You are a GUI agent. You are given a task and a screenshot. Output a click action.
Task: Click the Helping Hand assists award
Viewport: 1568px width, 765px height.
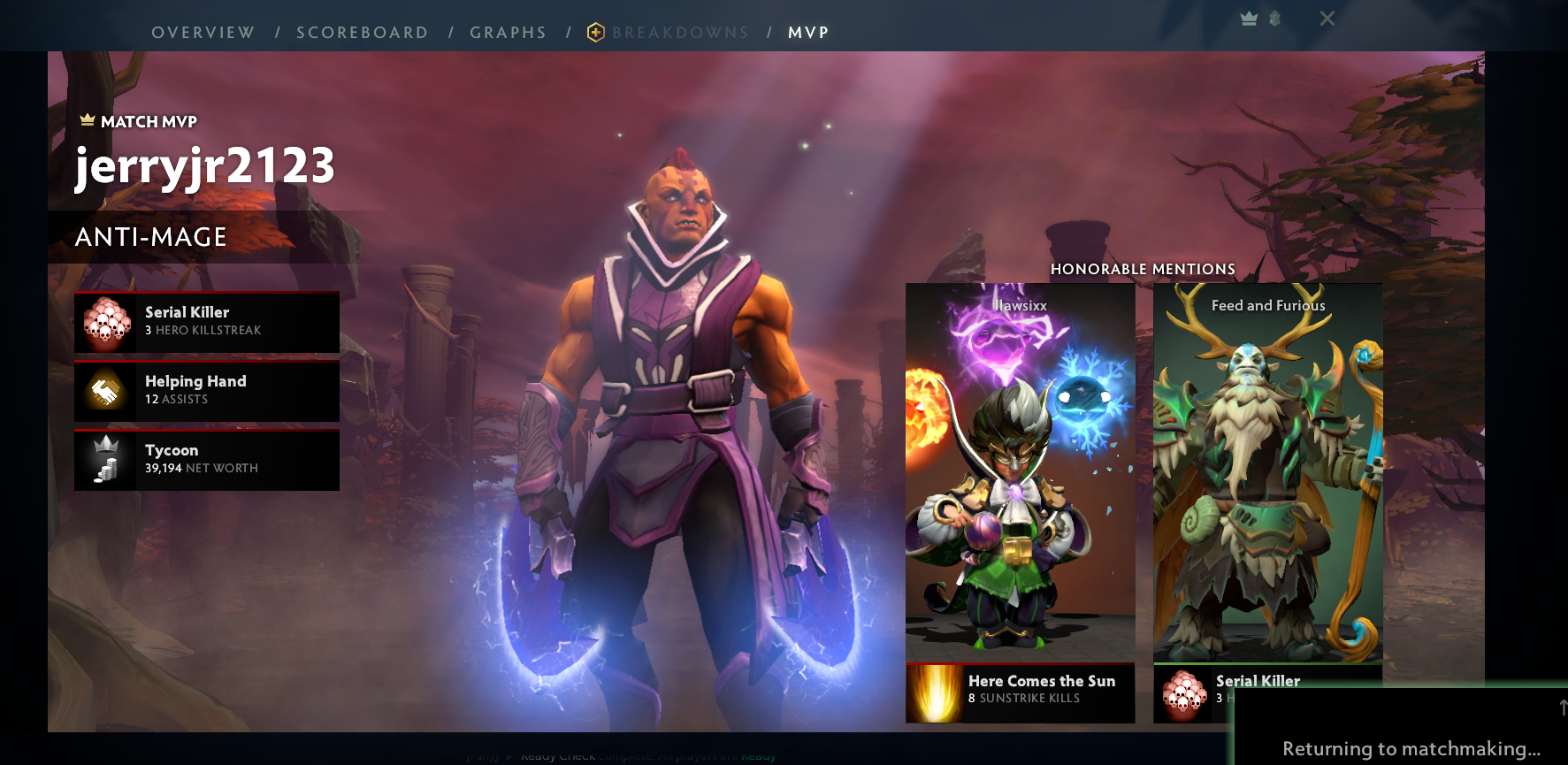pos(207,391)
